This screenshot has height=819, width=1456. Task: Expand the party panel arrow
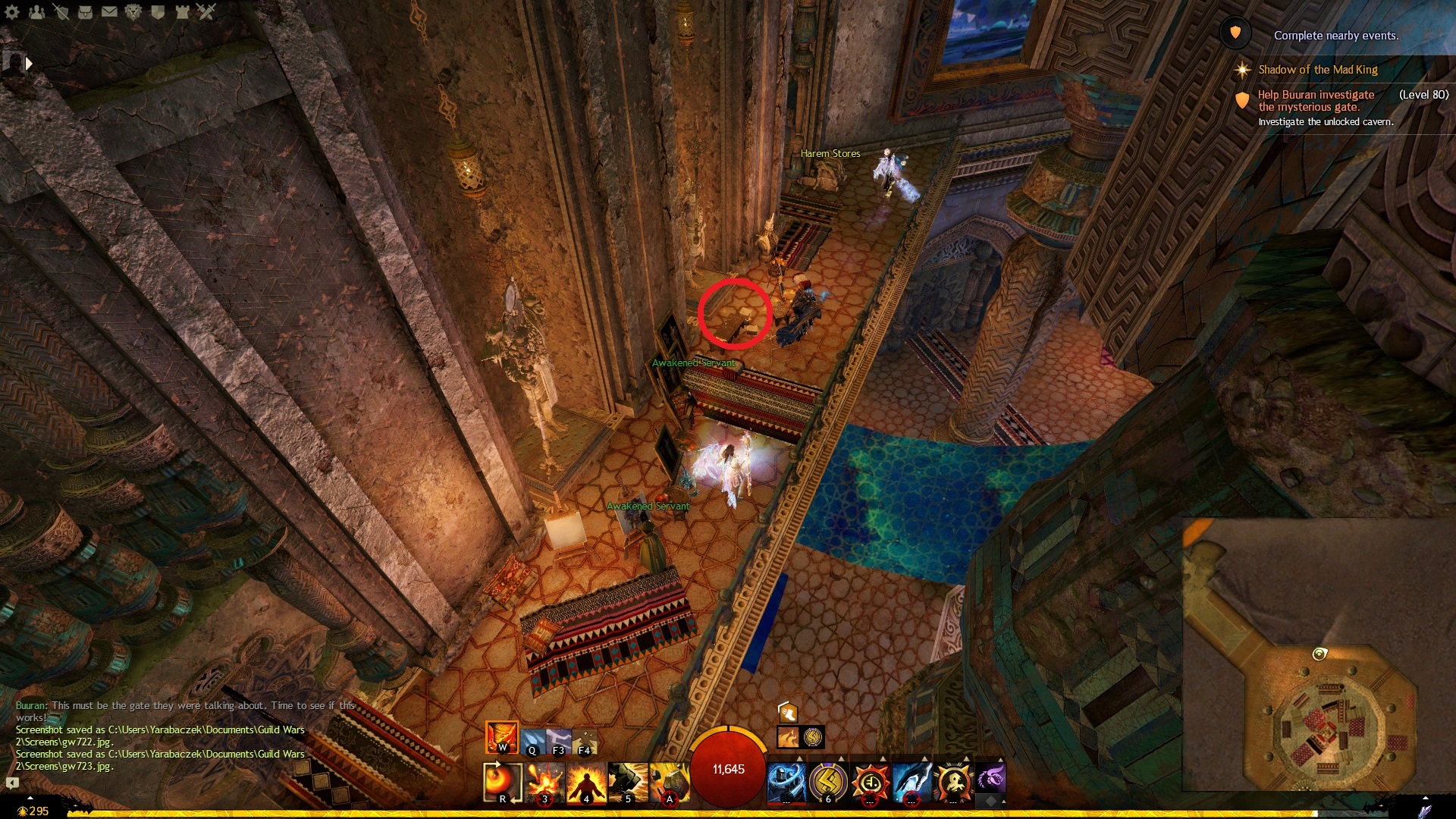(x=29, y=64)
